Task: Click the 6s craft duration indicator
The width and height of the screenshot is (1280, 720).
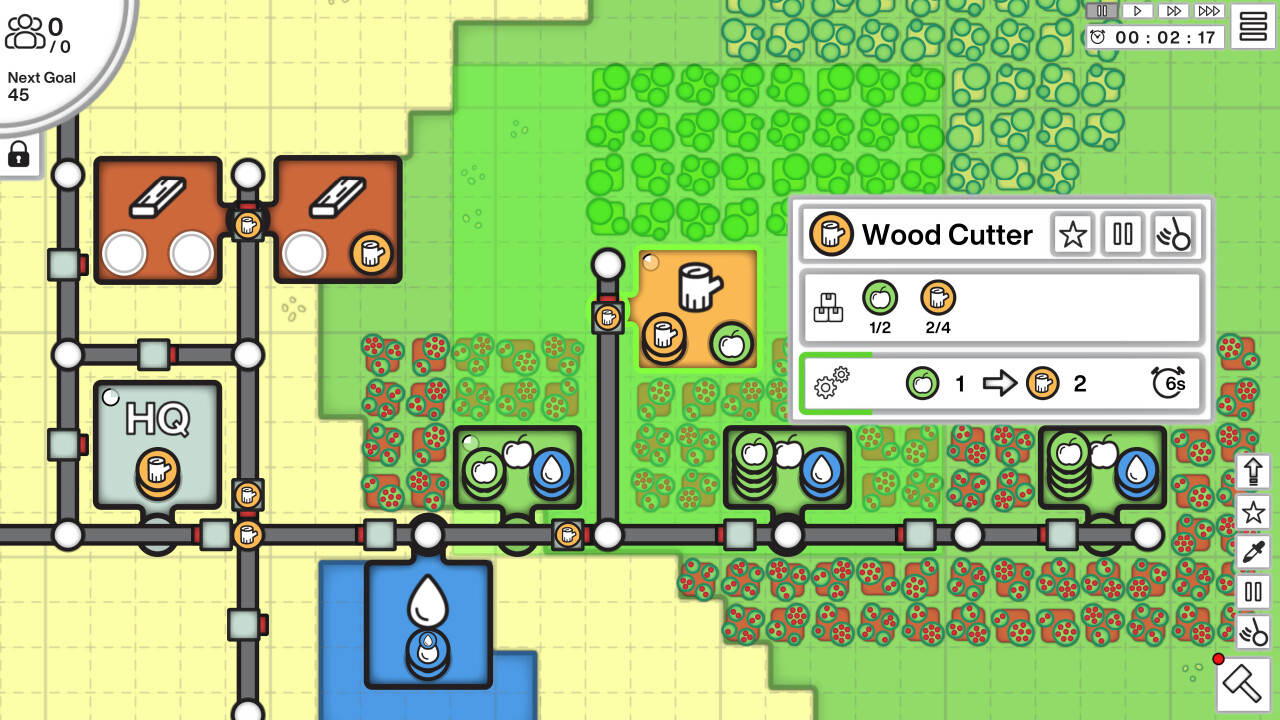Action: click(1168, 383)
